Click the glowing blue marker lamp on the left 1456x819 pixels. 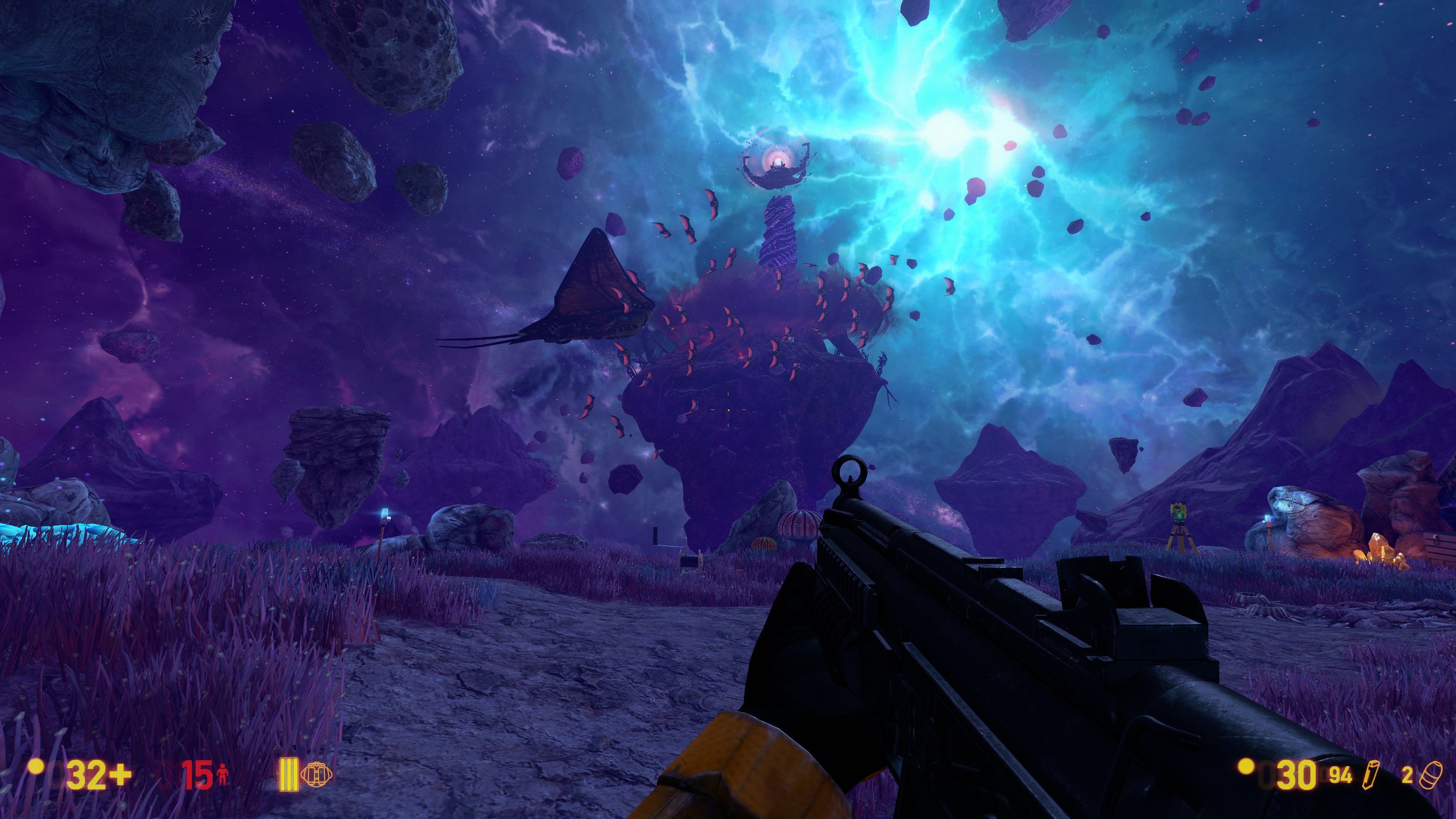point(384,511)
